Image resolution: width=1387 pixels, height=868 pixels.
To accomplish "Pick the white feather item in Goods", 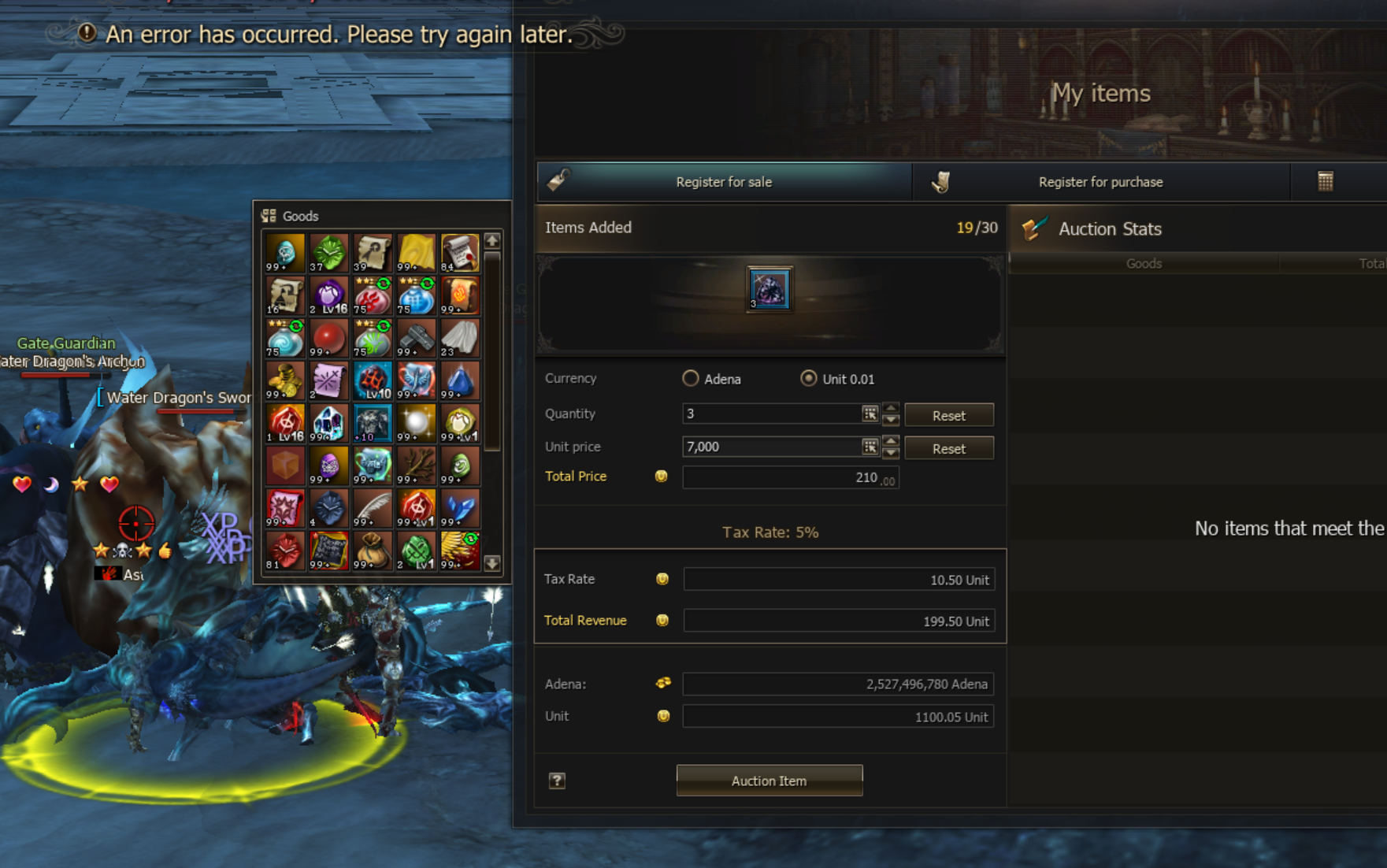I will click(x=373, y=508).
